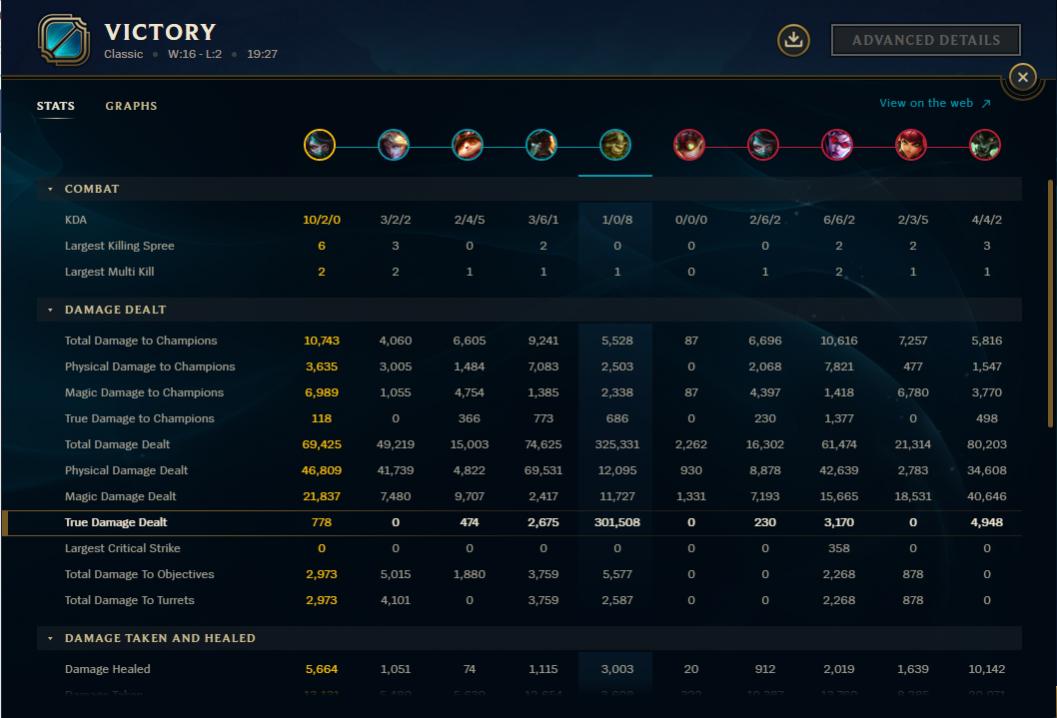Click the Magic Damage Dealt row

(120, 496)
